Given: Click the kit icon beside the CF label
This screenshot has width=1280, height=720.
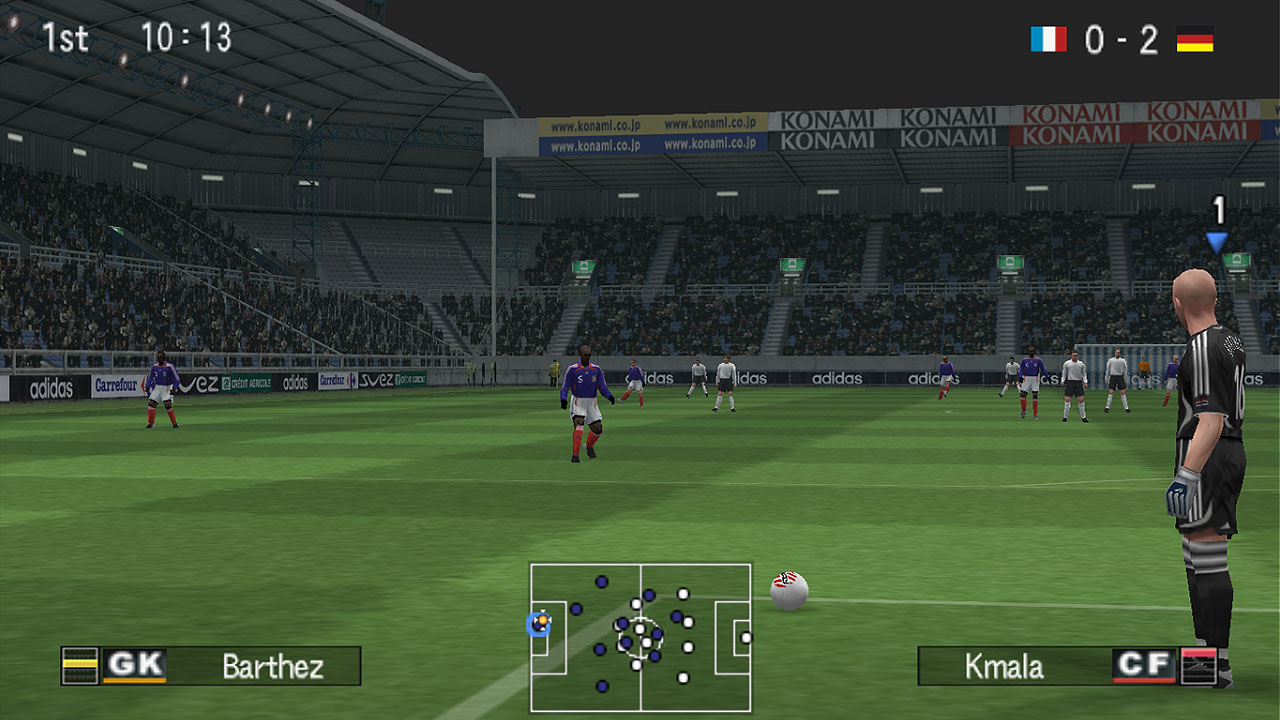Looking at the screenshot, I should tap(1198, 666).
